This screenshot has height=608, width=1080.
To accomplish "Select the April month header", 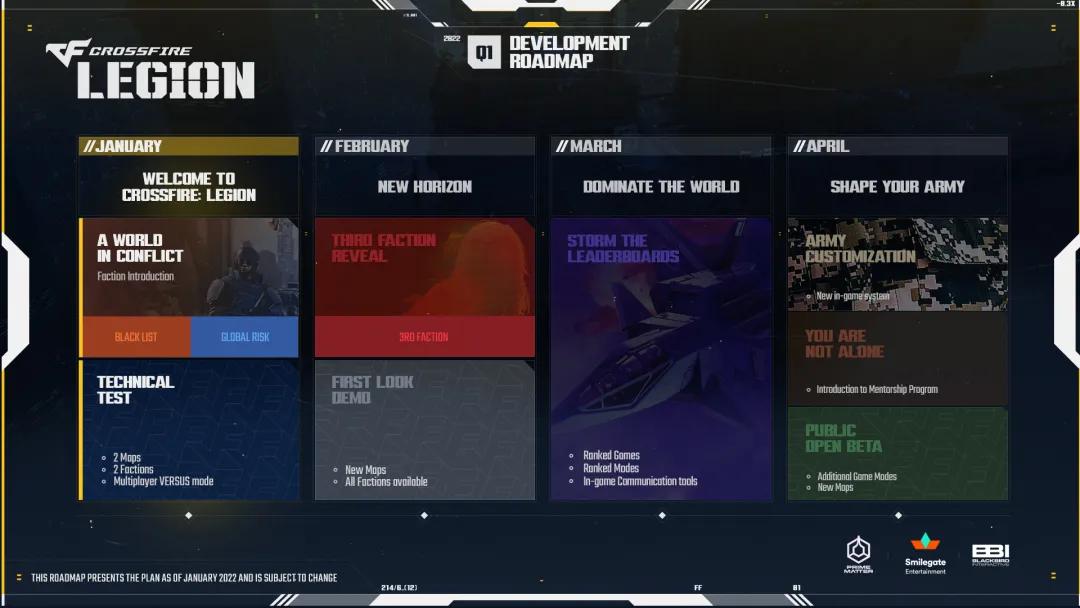I will pyautogui.click(x=897, y=146).
